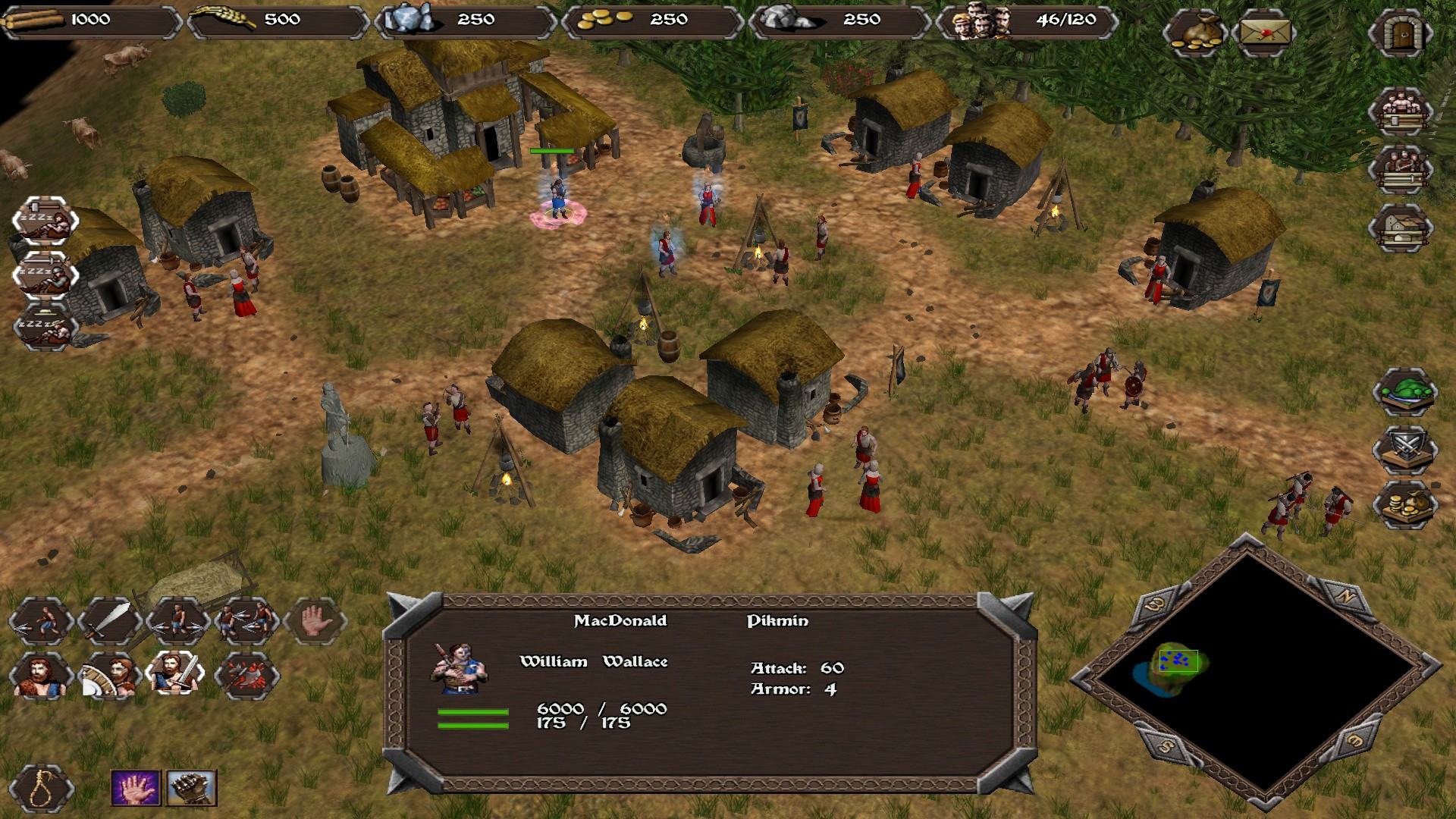Select the third sleeping idle unit icon
1456x819 pixels.
[45, 328]
